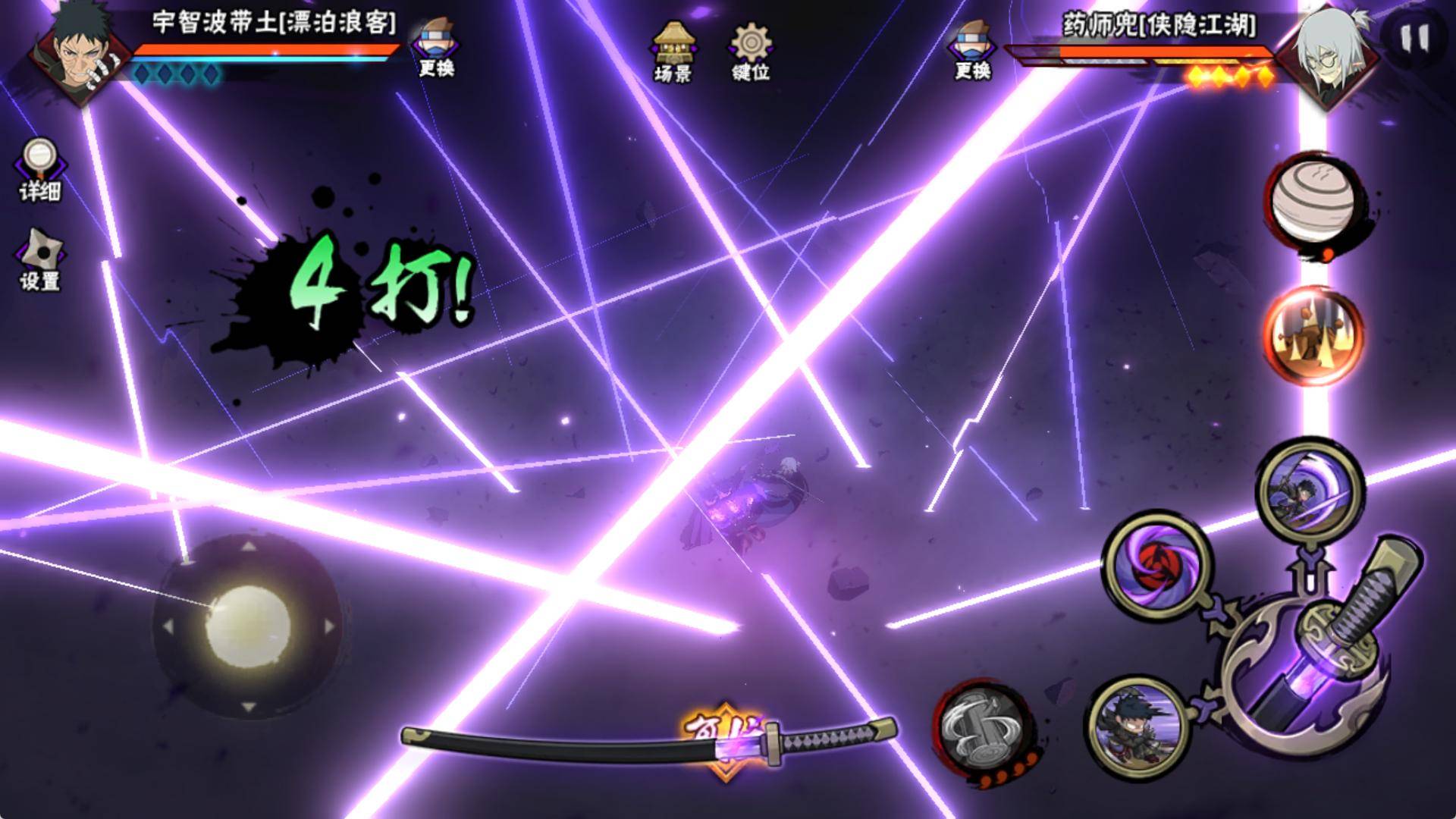Activate the orange rock spikes summon
This screenshot has width=1456, height=819.
1312,334
